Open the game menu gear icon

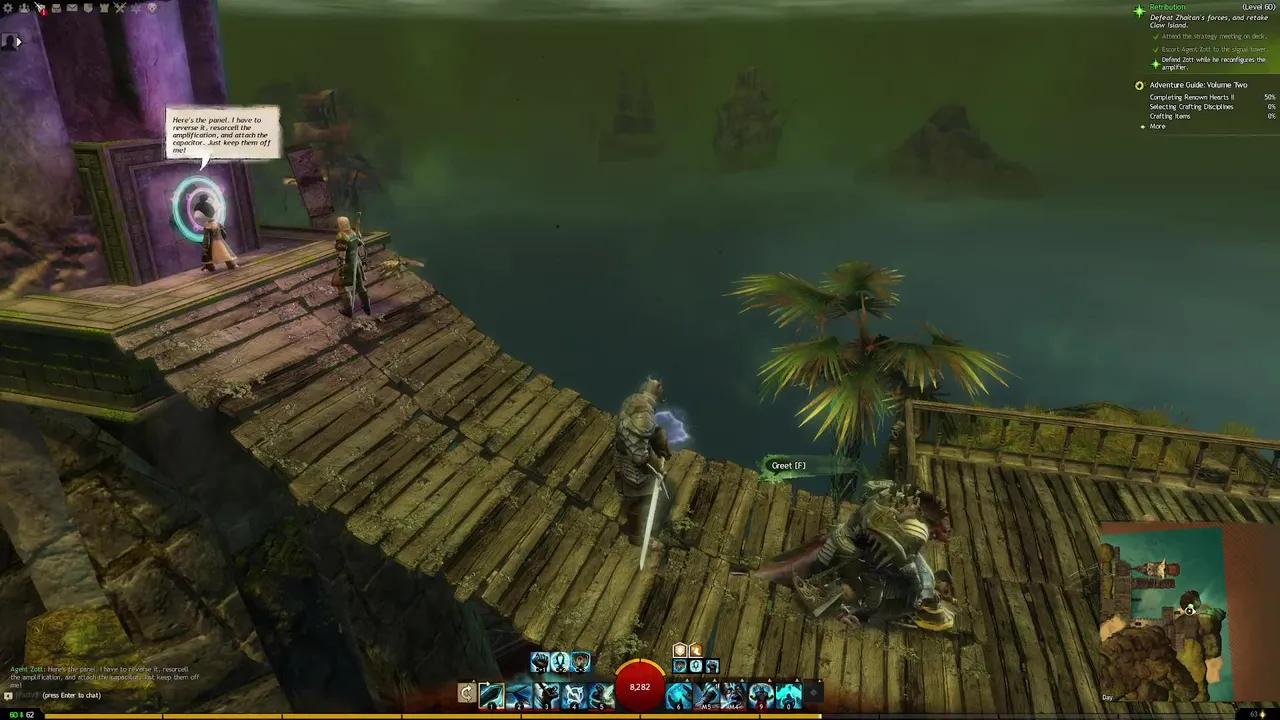pyautogui.click(x=8, y=7)
